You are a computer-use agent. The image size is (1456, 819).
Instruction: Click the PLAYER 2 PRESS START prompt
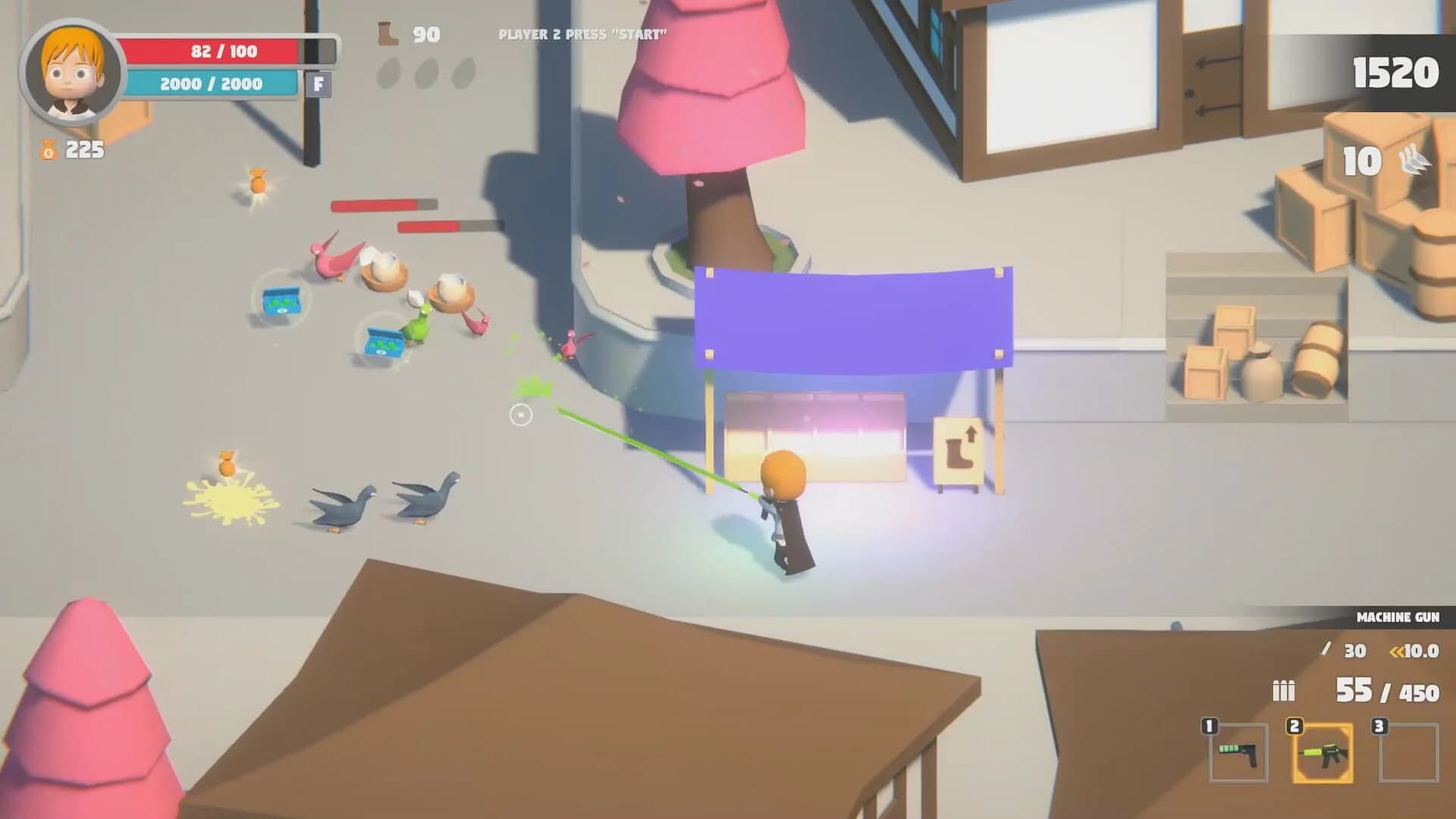[583, 33]
